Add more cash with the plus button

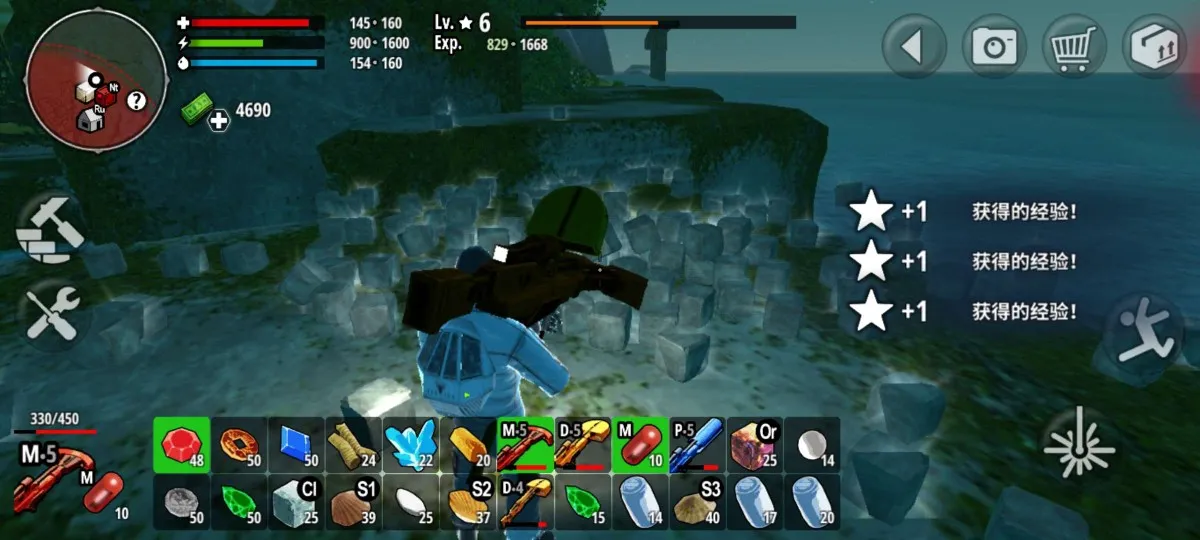click(x=219, y=121)
